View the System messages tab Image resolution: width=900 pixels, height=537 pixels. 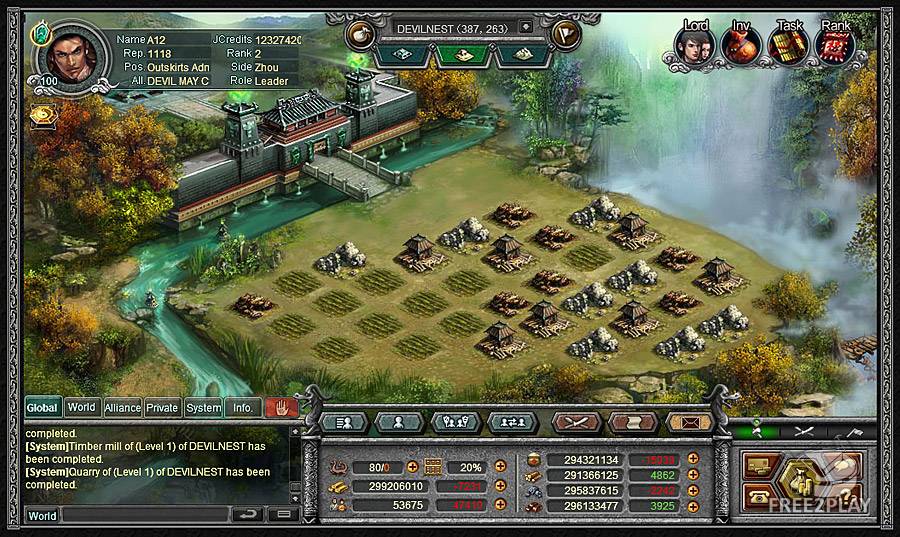(x=203, y=408)
